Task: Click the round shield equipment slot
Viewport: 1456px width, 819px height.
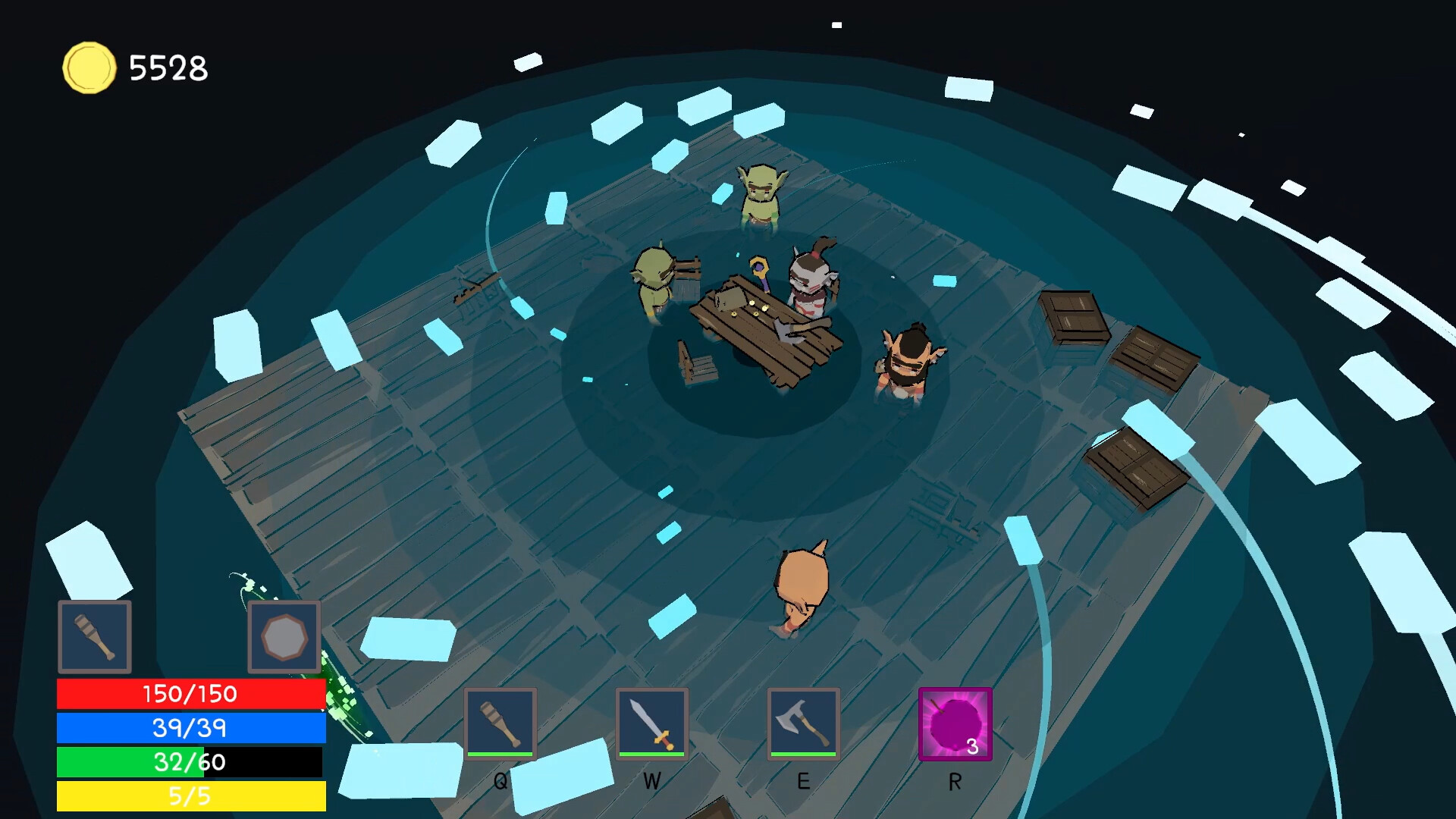Action: [x=284, y=637]
